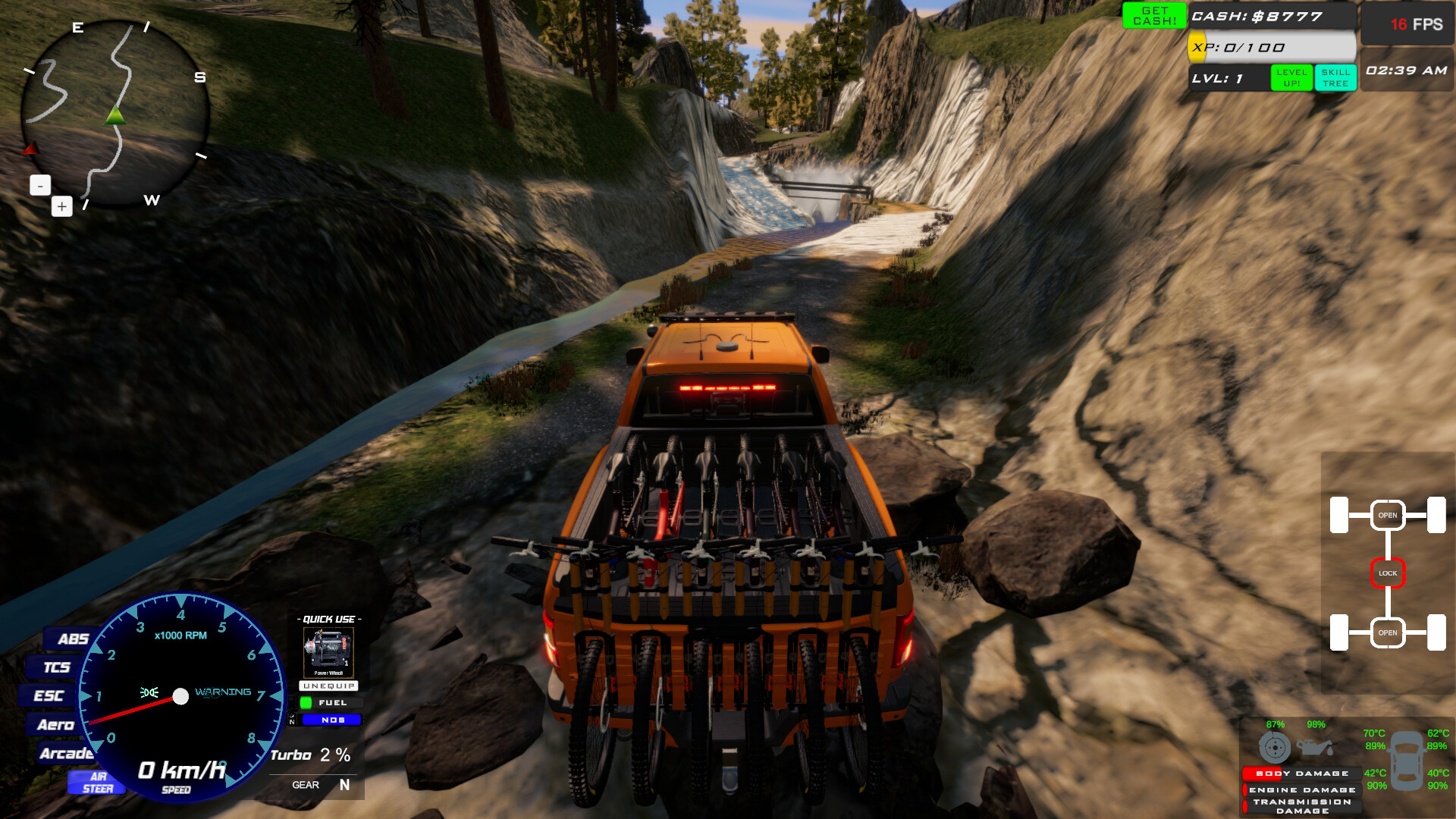The height and width of the screenshot is (819, 1456).
Task: Click the green FUEL indicator light
Action: tap(306, 703)
